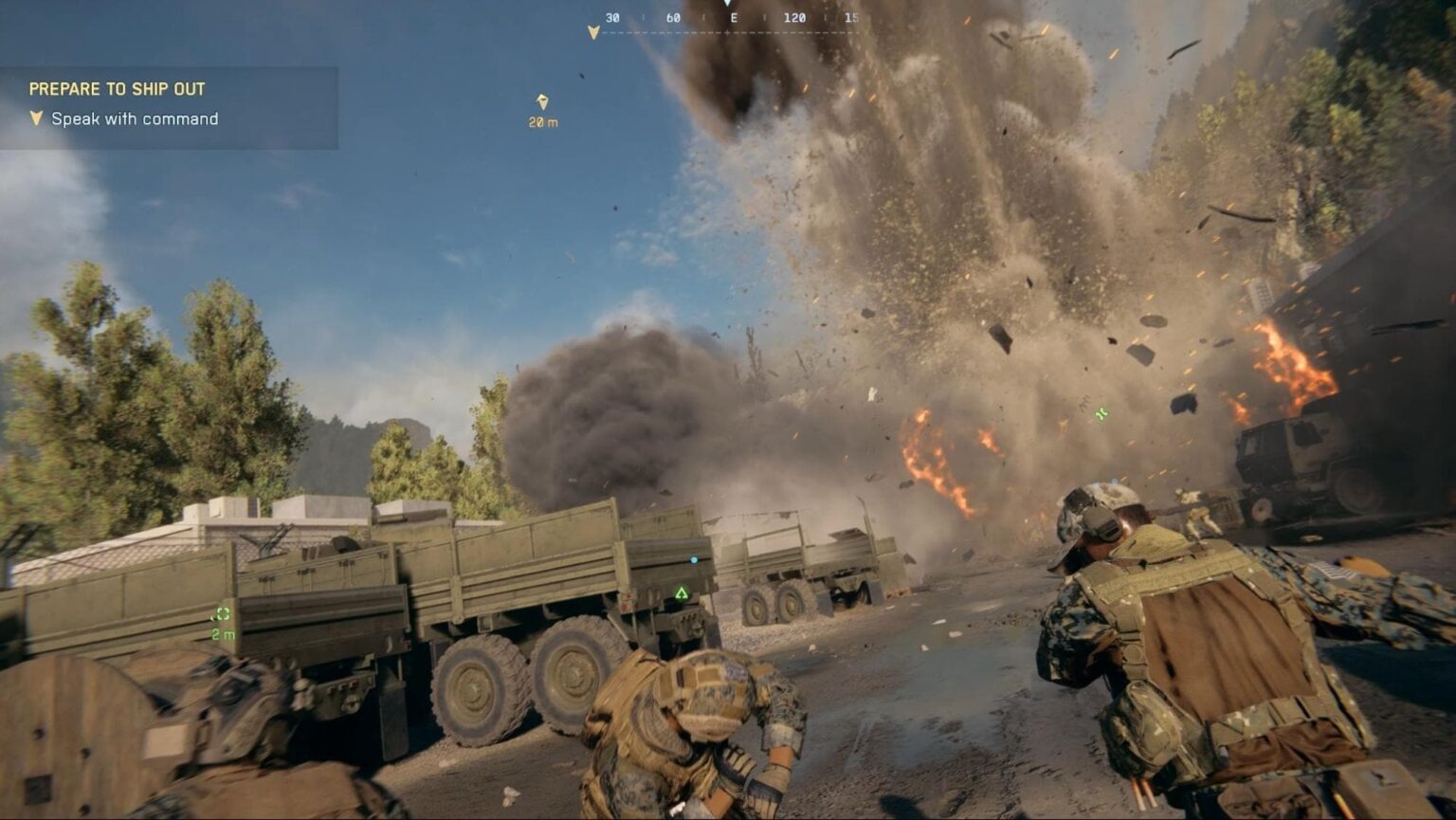Image resolution: width=1456 pixels, height=820 pixels.
Task: Select the 2 m distance label near the truck
Action: tap(225, 636)
